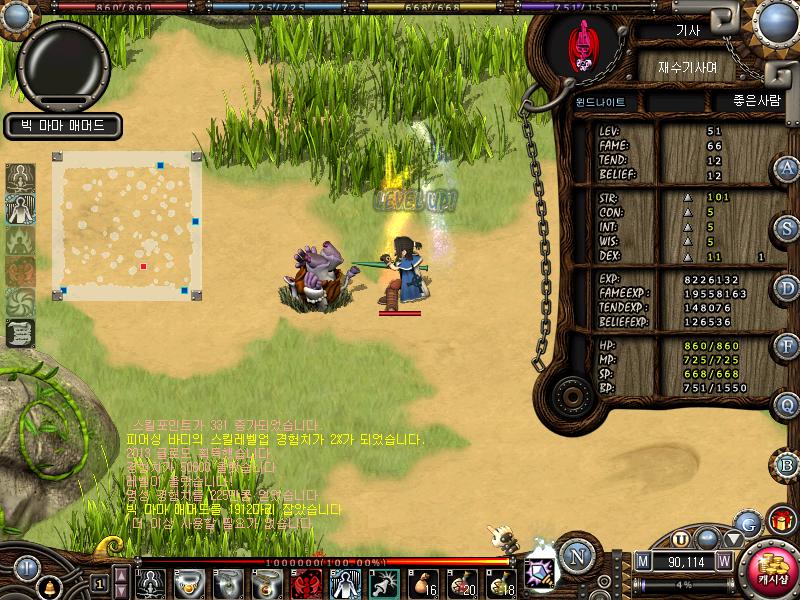This screenshot has height=600, width=800.
Task: Click the W button beside the coordinates
Action: [x=723, y=561]
